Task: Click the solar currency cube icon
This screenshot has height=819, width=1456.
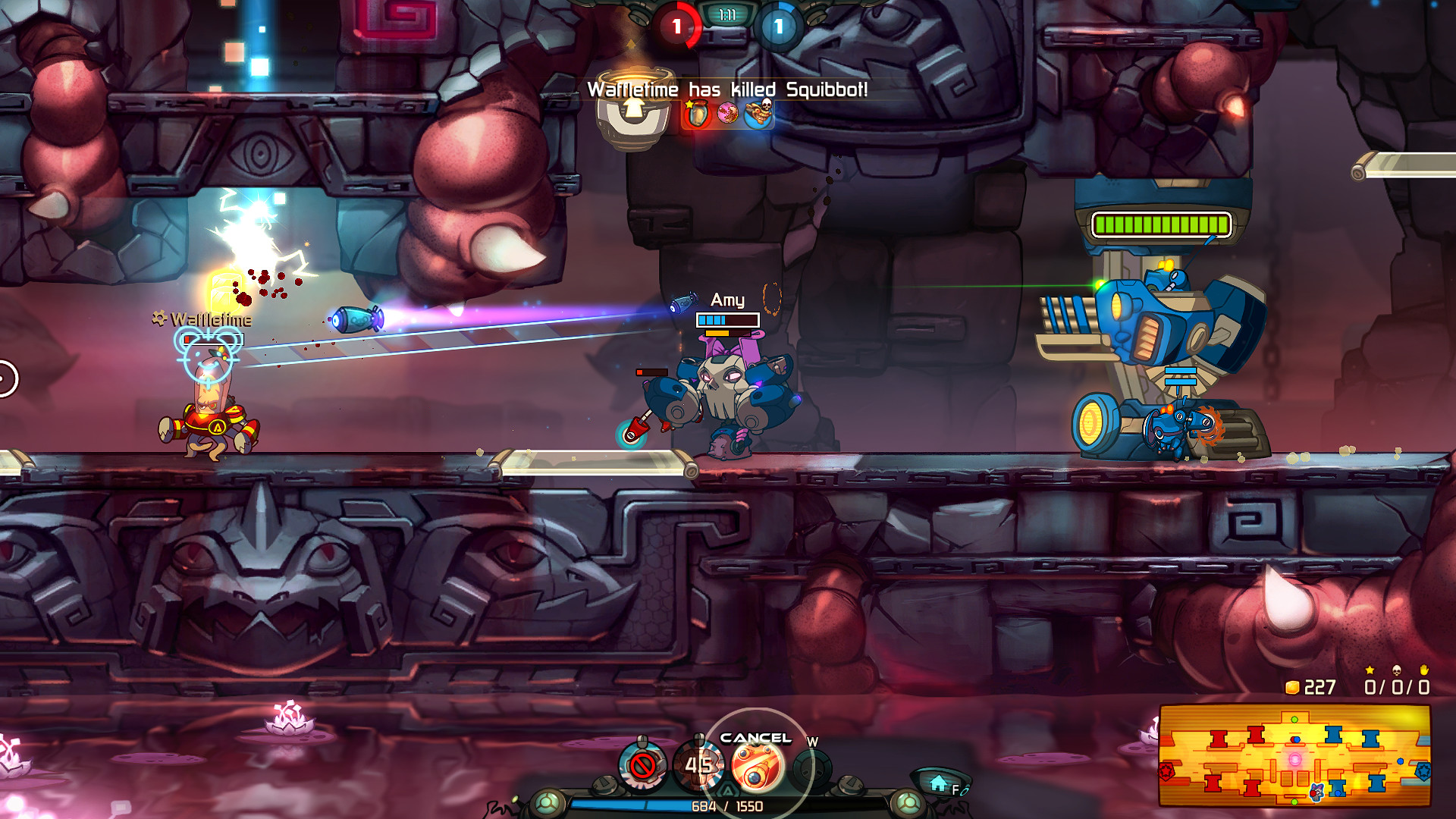Action: tap(1292, 688)
